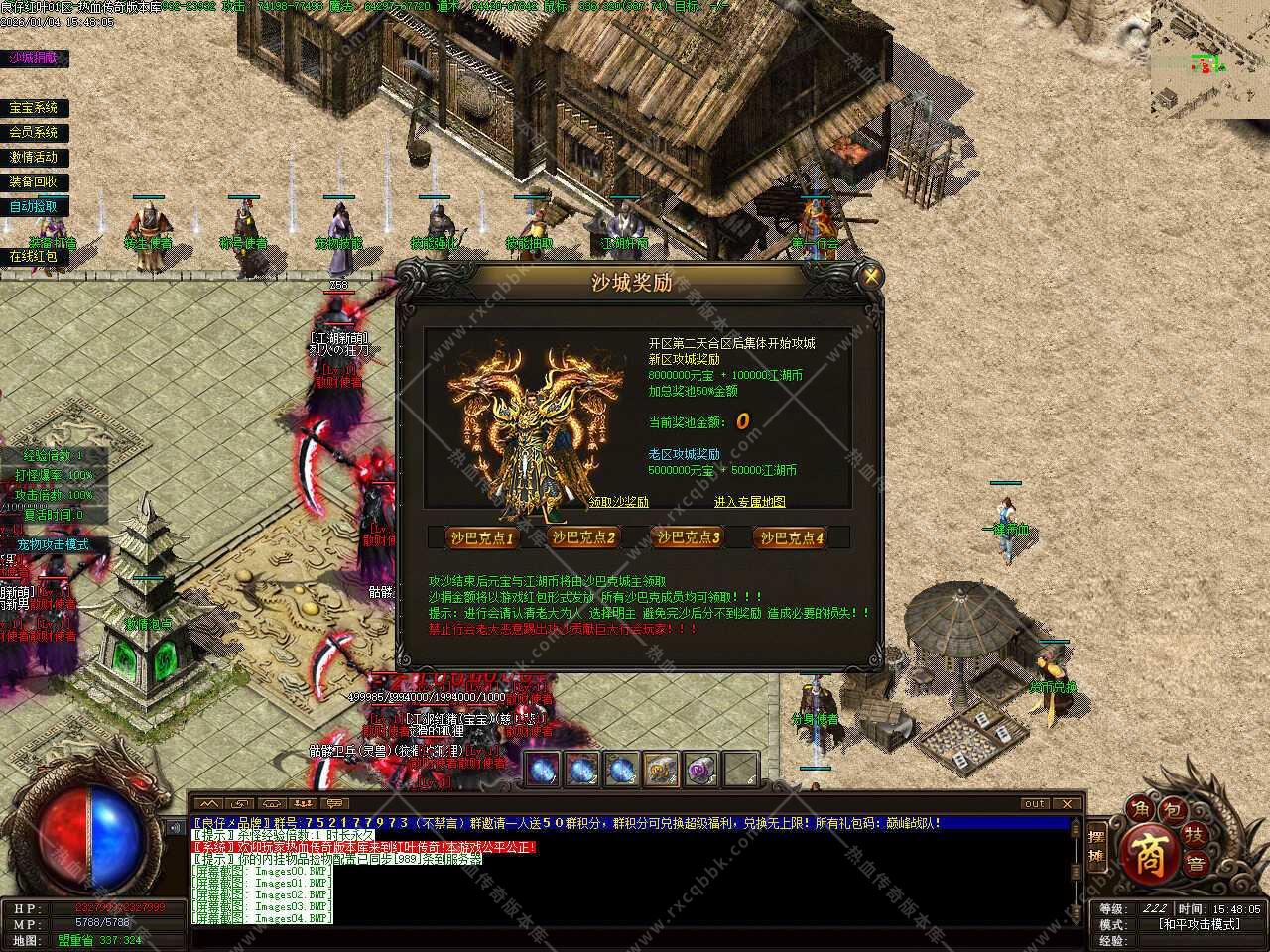
Task: Toggle the 自动捡取 auto pickup option
Action: tap(33, 206)
